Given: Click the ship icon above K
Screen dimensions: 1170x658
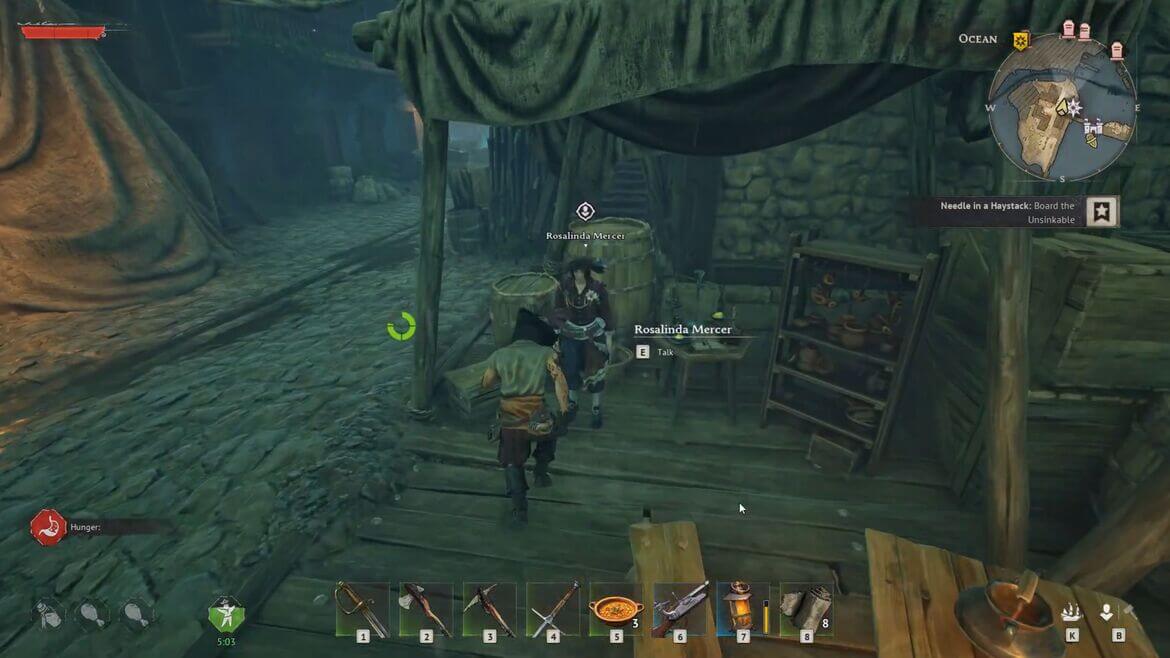Looking at the screenshot, I should (x=1072, y=613).
